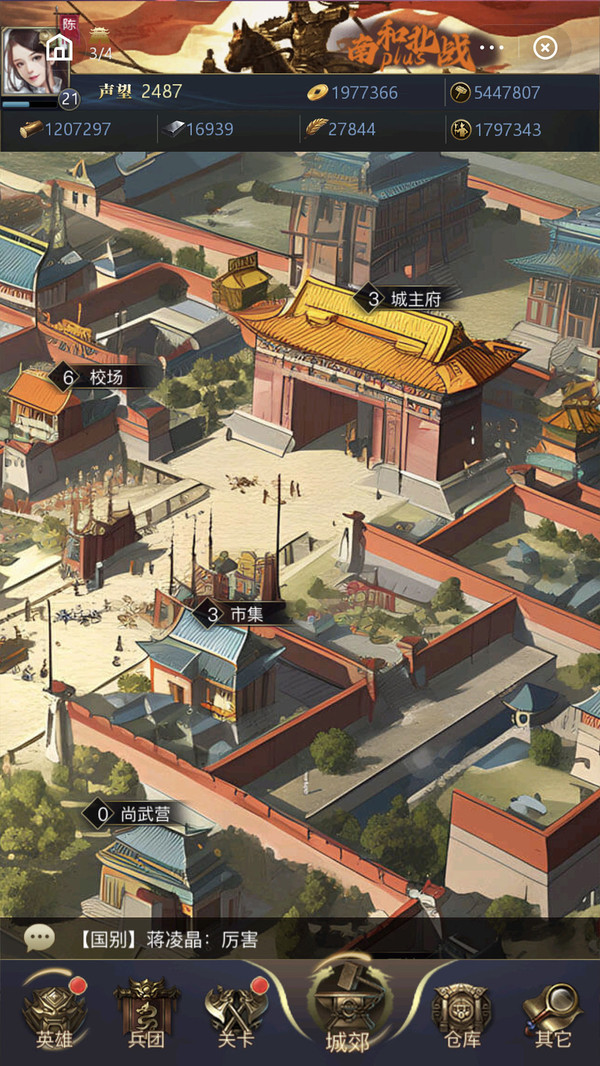Open the 尚武营 building label

(135, 814)
